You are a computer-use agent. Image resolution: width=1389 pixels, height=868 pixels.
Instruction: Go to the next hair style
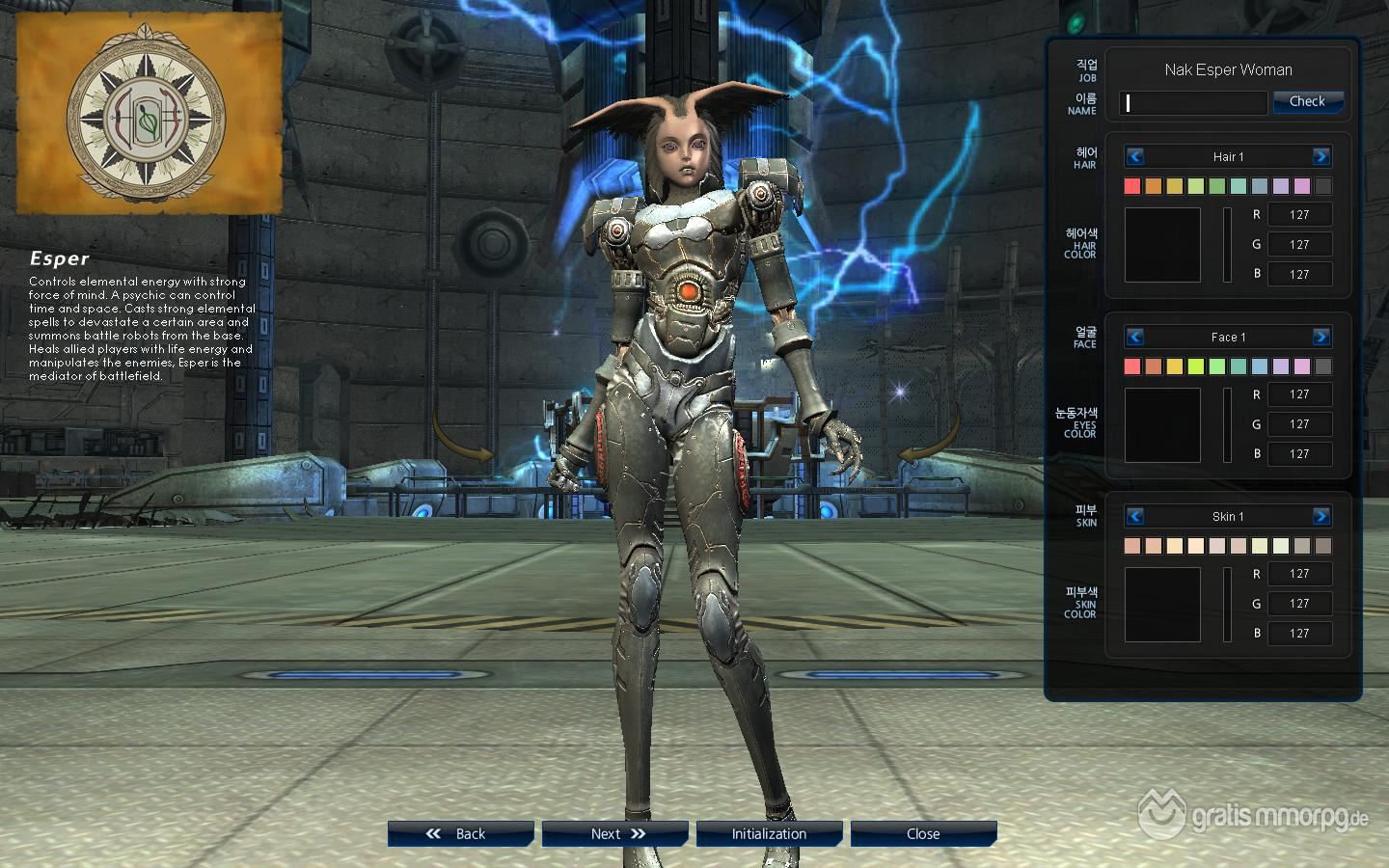pos(1321,156)
